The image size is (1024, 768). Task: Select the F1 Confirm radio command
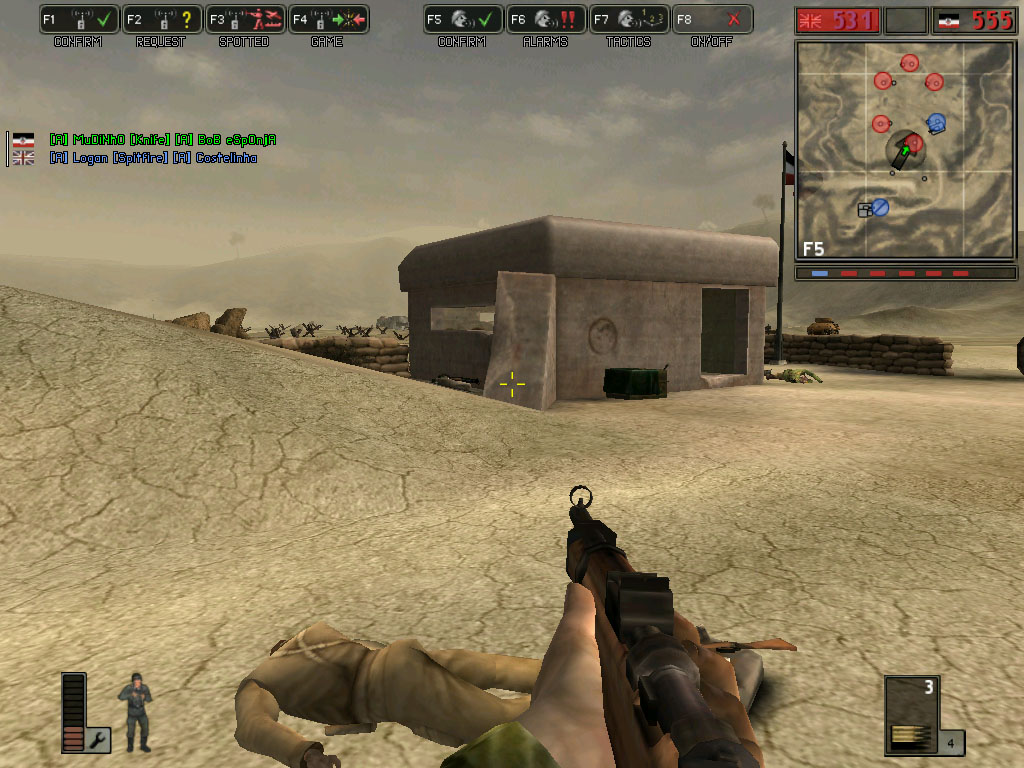(79, 19)
